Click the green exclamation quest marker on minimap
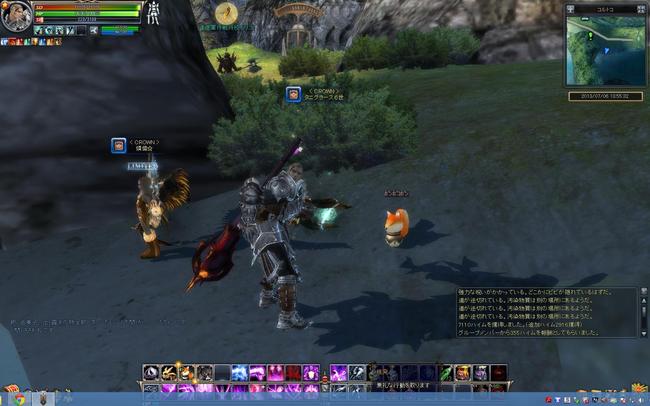Viewport: 650px width, 406px height. click(x=590, y=35)
